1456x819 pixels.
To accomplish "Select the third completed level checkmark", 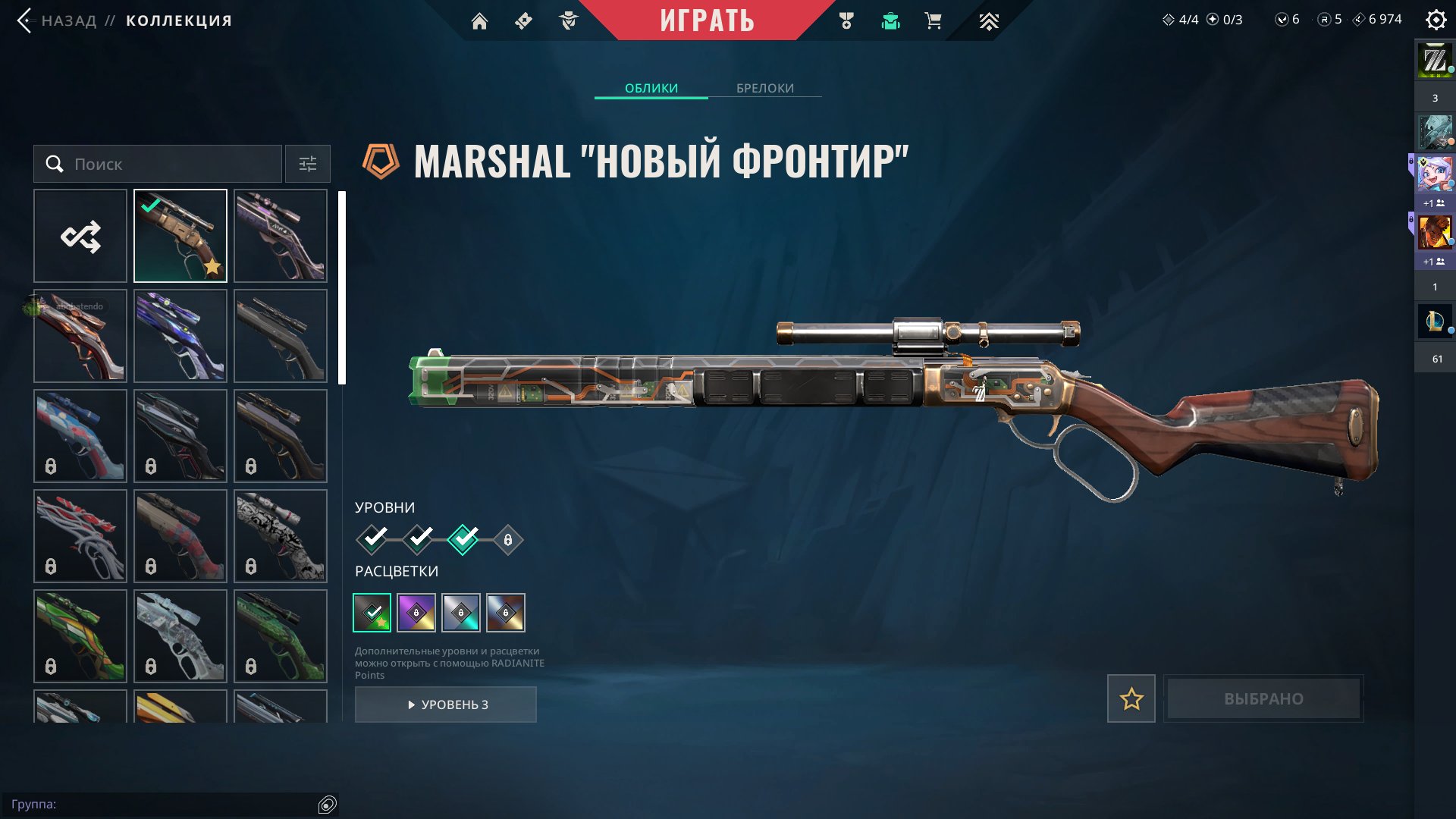I will [463, 540].
